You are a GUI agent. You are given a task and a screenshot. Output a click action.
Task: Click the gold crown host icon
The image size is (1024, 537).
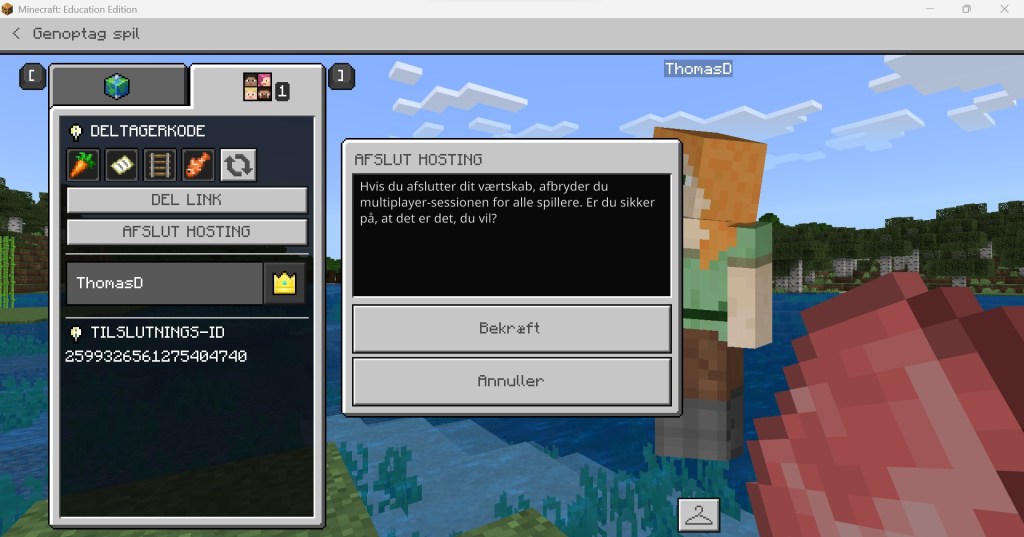(x=285, y=283)
